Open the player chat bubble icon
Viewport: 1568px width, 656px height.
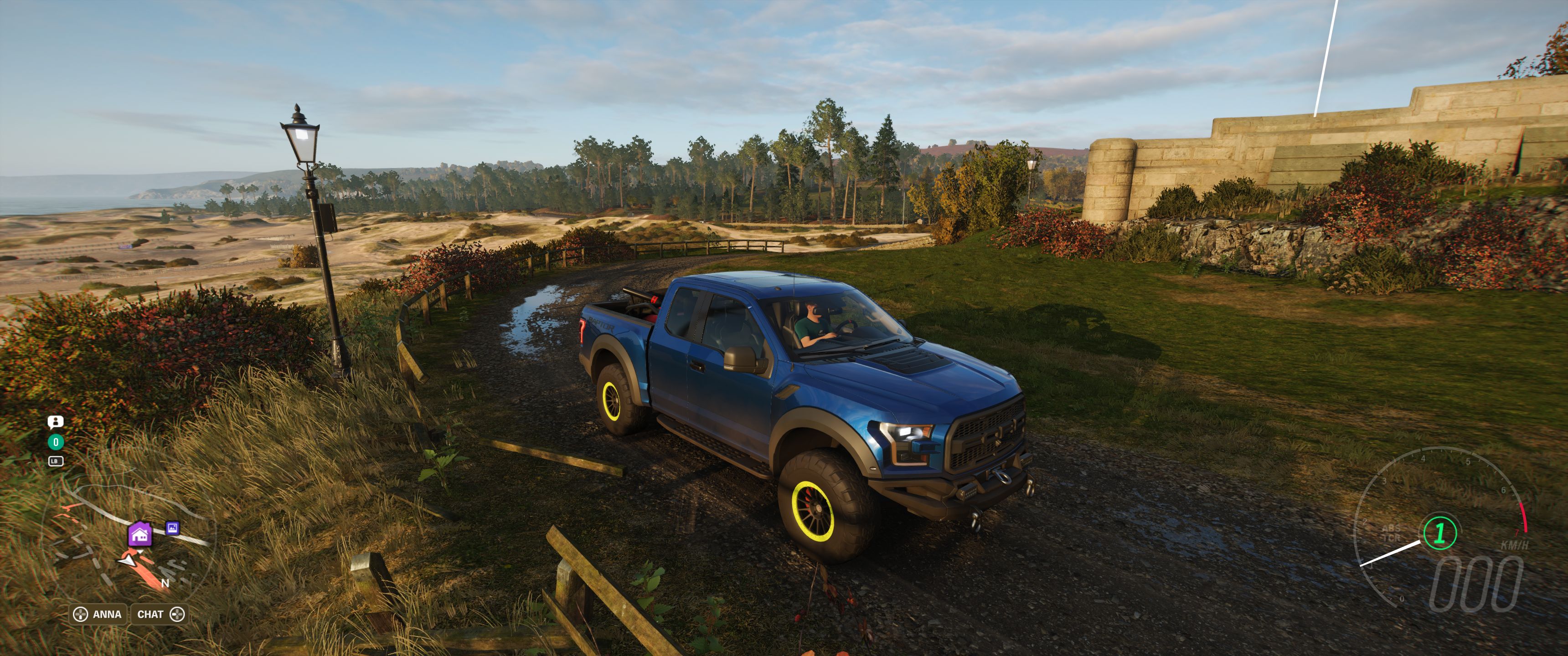pyautogui.click(x=56, y=422)
